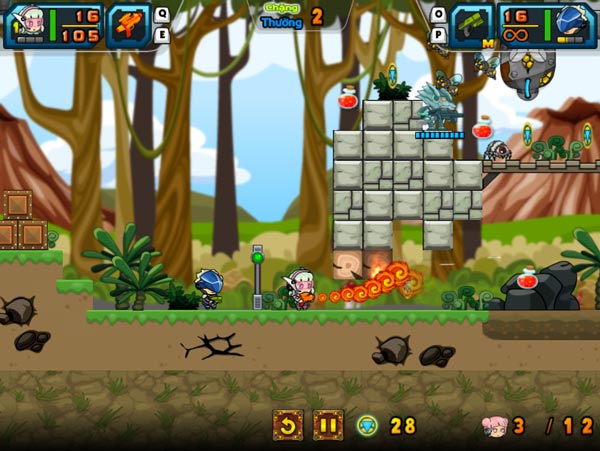600x451 pixels.
Task: Restart the level with the circular arrow button
Action: pyautogui.click(x=288, y=425)
